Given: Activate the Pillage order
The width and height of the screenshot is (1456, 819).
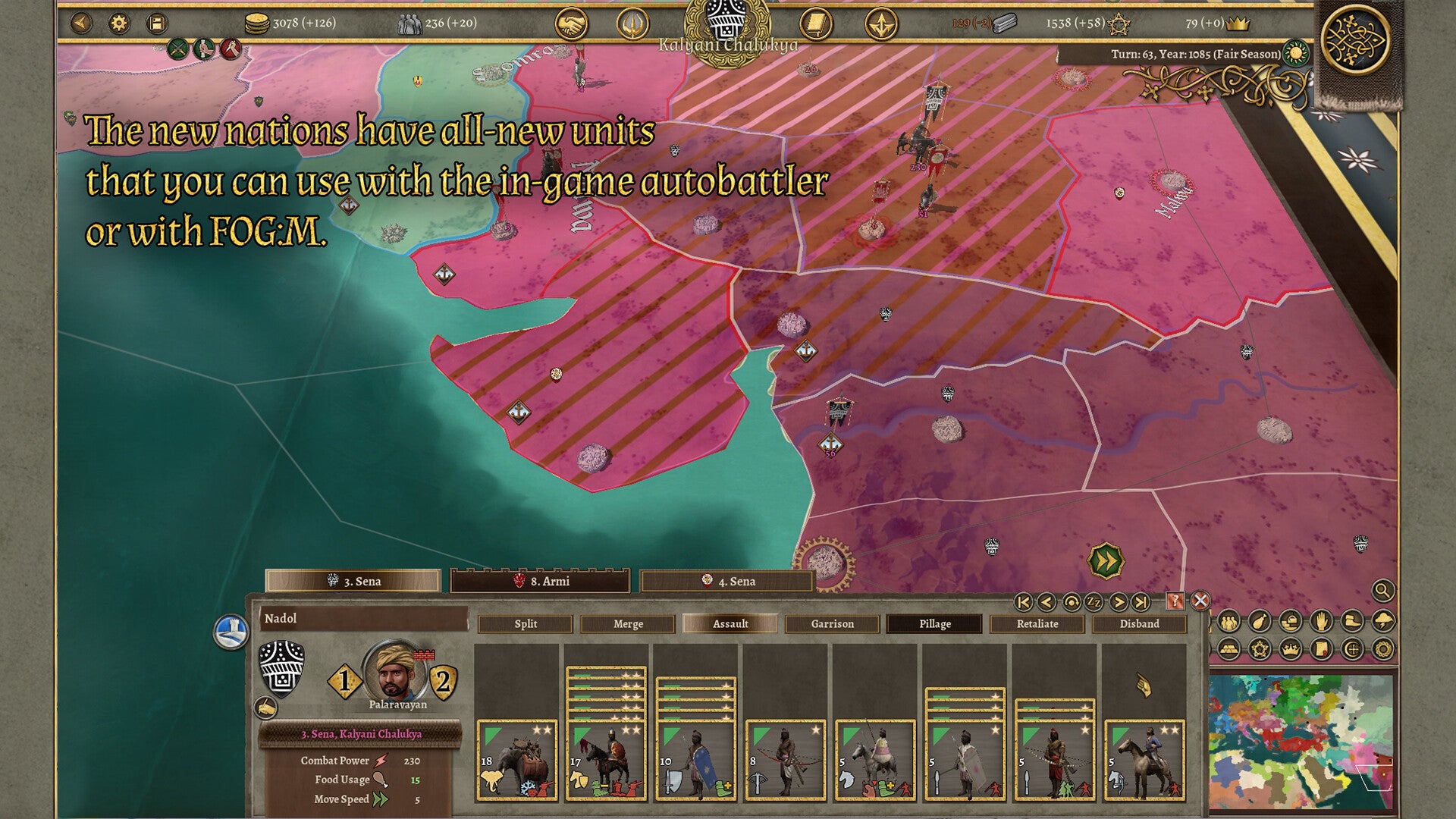Looking at the screenshot, I should [x=934, y=623].
